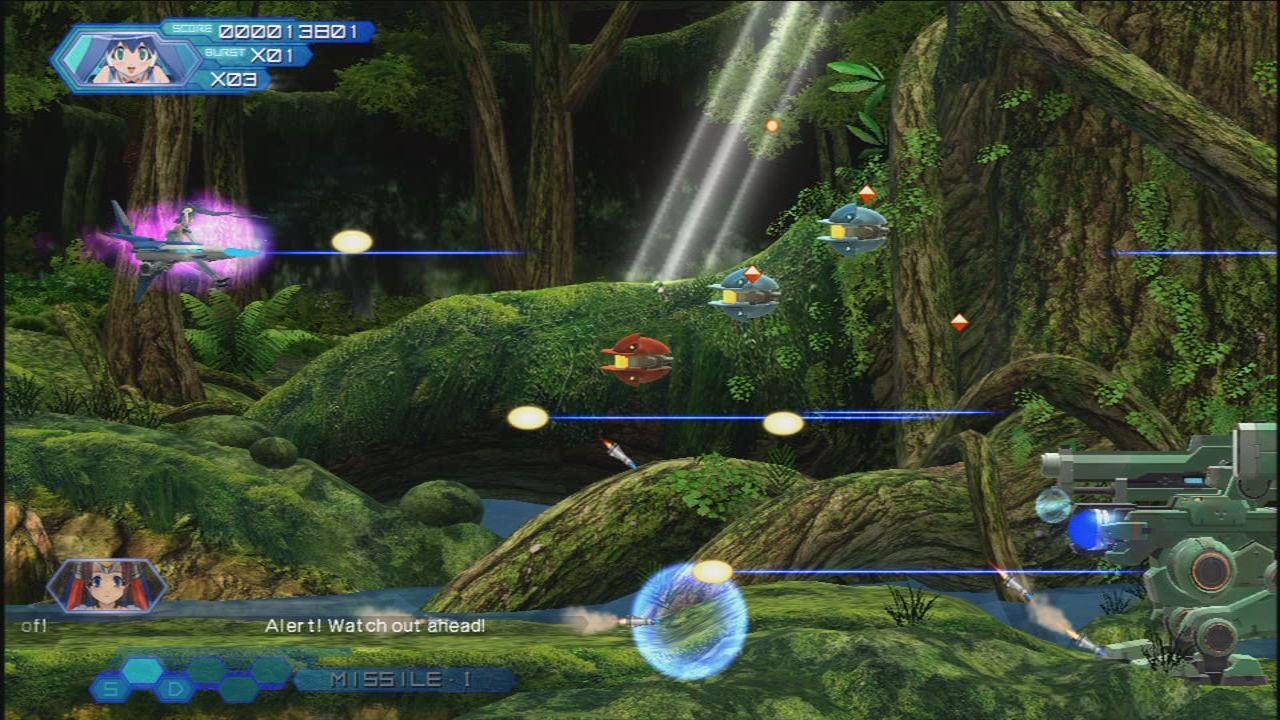Select the S hexagon in the power-up gauge
Screen dimensions: 1280x720
[x=111, y=688]
